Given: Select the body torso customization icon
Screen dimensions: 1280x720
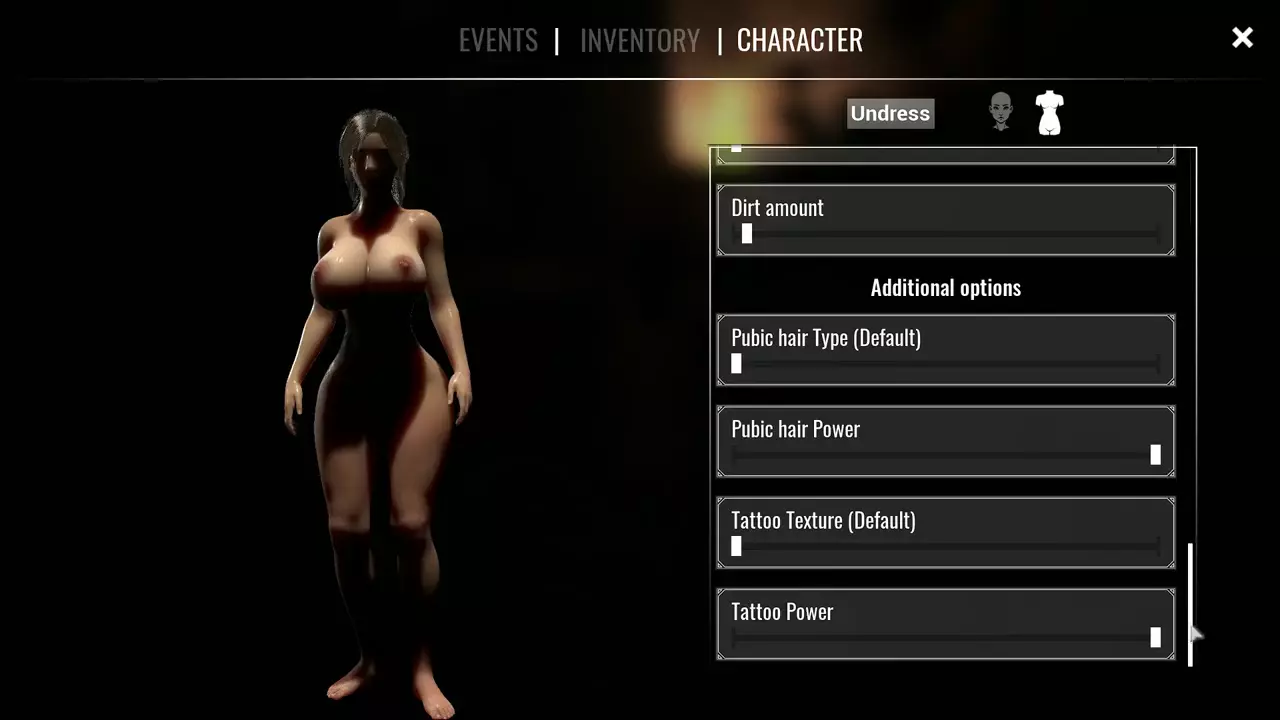Looking at the screenshot, I should tap(1049, 113).
